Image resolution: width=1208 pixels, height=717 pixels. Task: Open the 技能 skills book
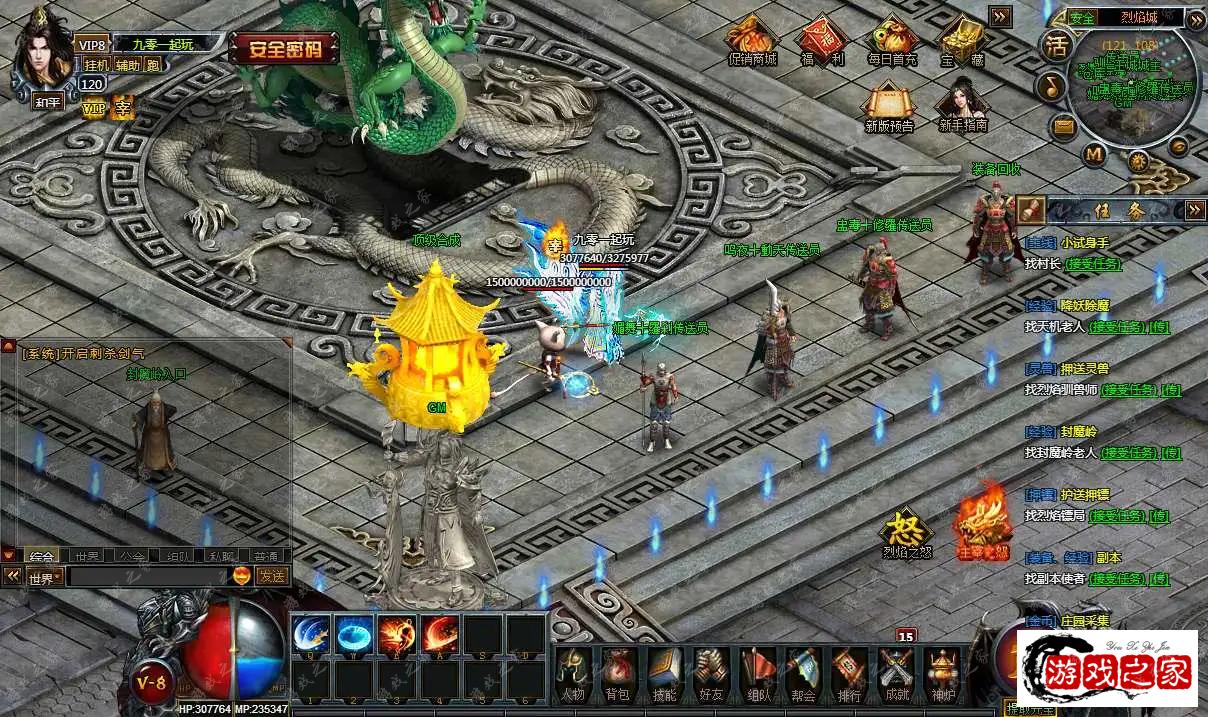[x=664, y=673]
